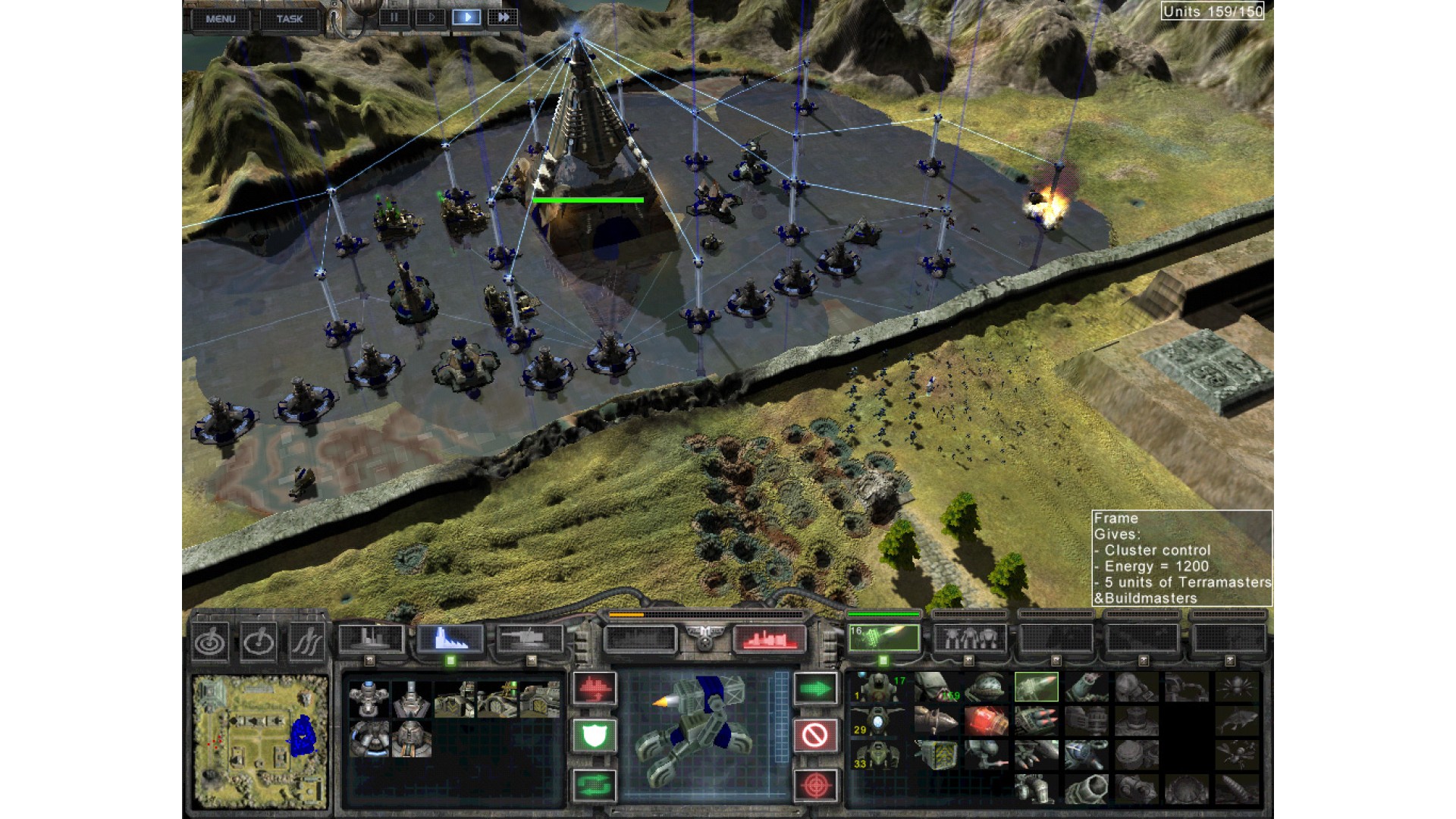This screenshot has height=819, width=1456.
Task: Open the grey base buildings tab
Action: tap(370, 639)
